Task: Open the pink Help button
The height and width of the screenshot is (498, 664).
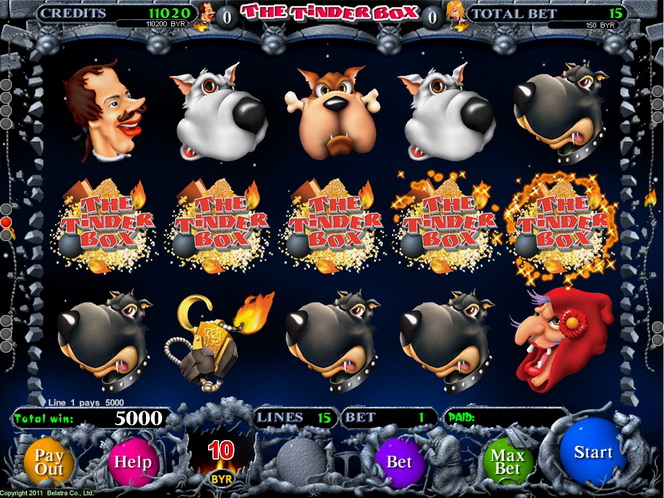Action: point(132,462)
